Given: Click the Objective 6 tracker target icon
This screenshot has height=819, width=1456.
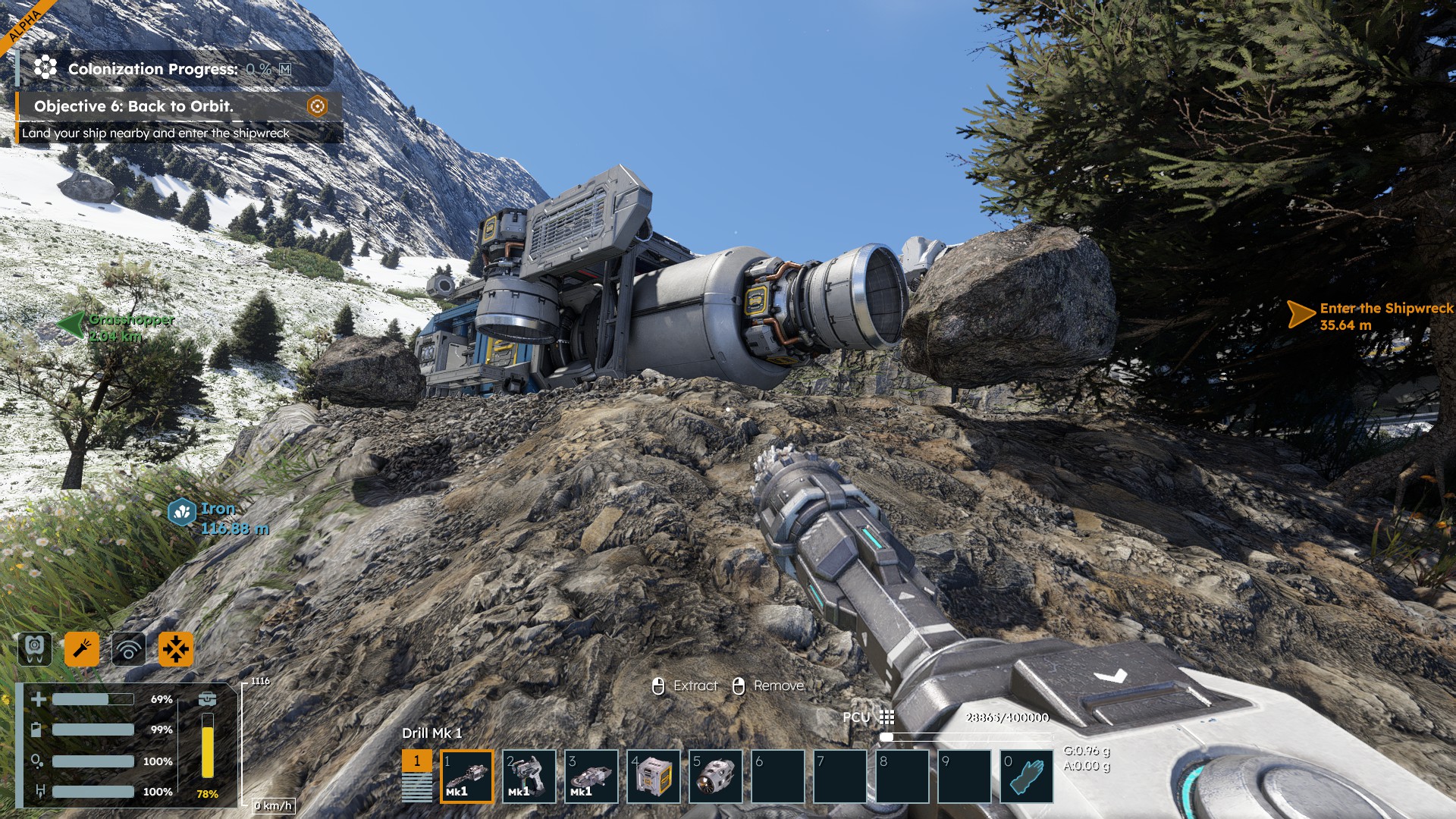Looking at the screenshot, I should click(x=317, y=106).
